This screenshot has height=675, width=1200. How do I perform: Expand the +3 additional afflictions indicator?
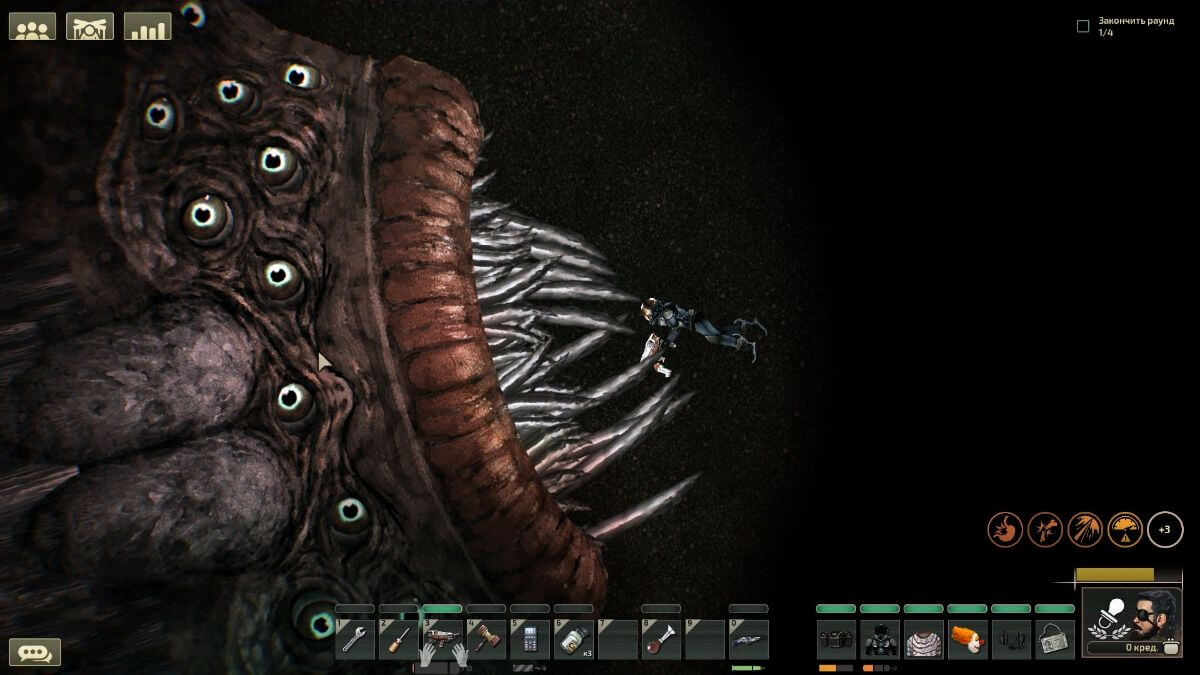1164,529
